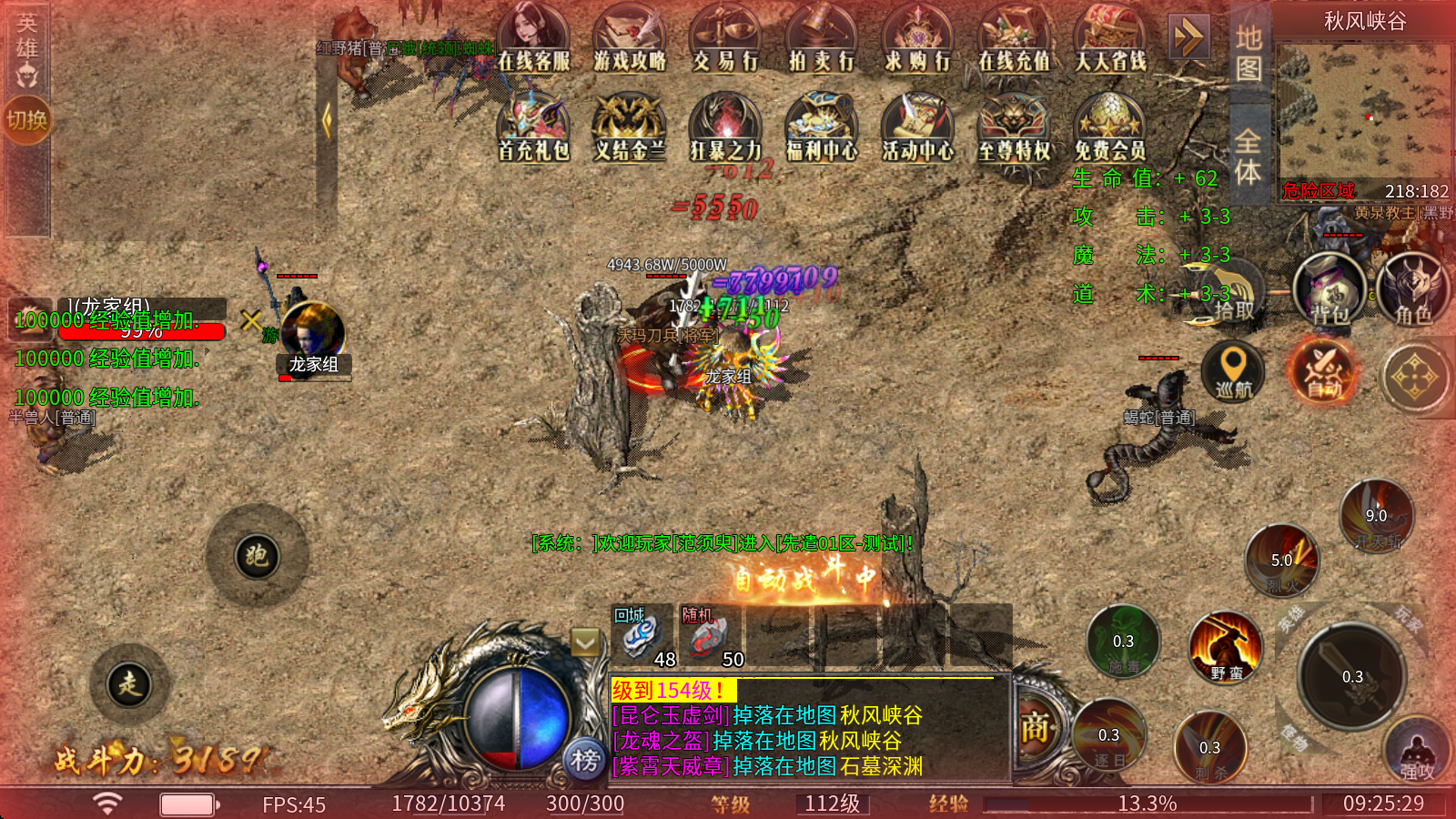This screenshot has width=1456, height=819.
Task: Use the 随机 random teleport scroll
Action: point(706,637)
